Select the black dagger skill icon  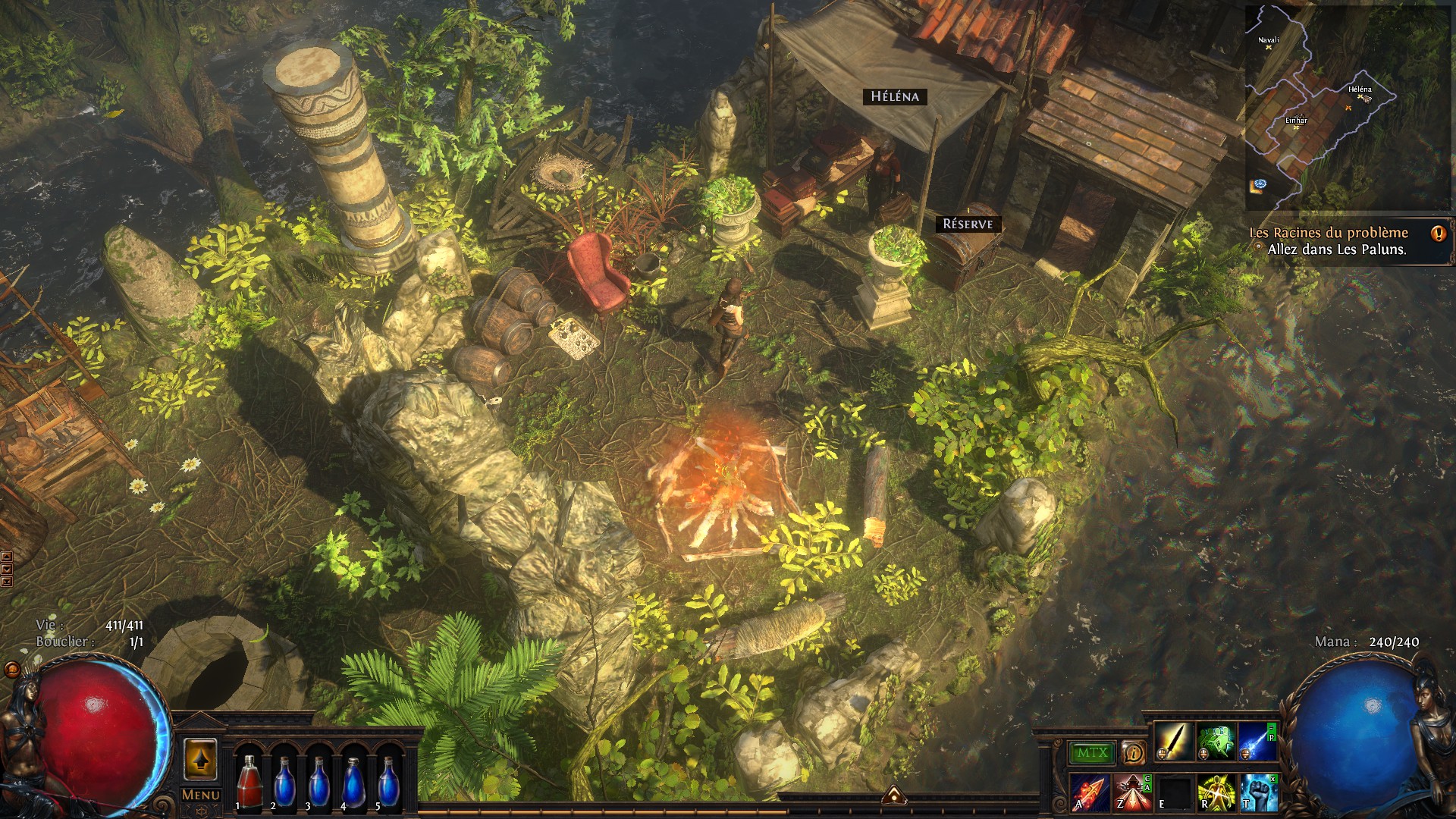1173,741
